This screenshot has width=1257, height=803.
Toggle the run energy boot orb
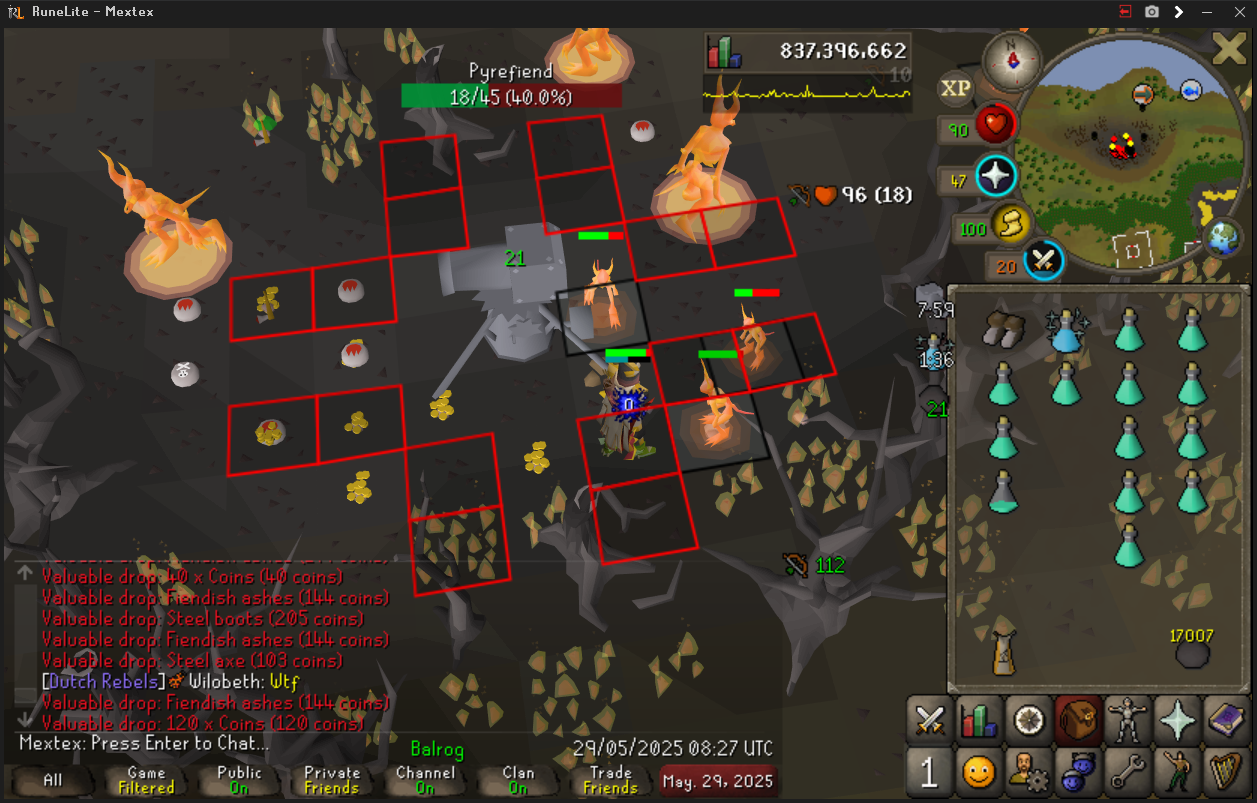click(x=1011, y=227)
